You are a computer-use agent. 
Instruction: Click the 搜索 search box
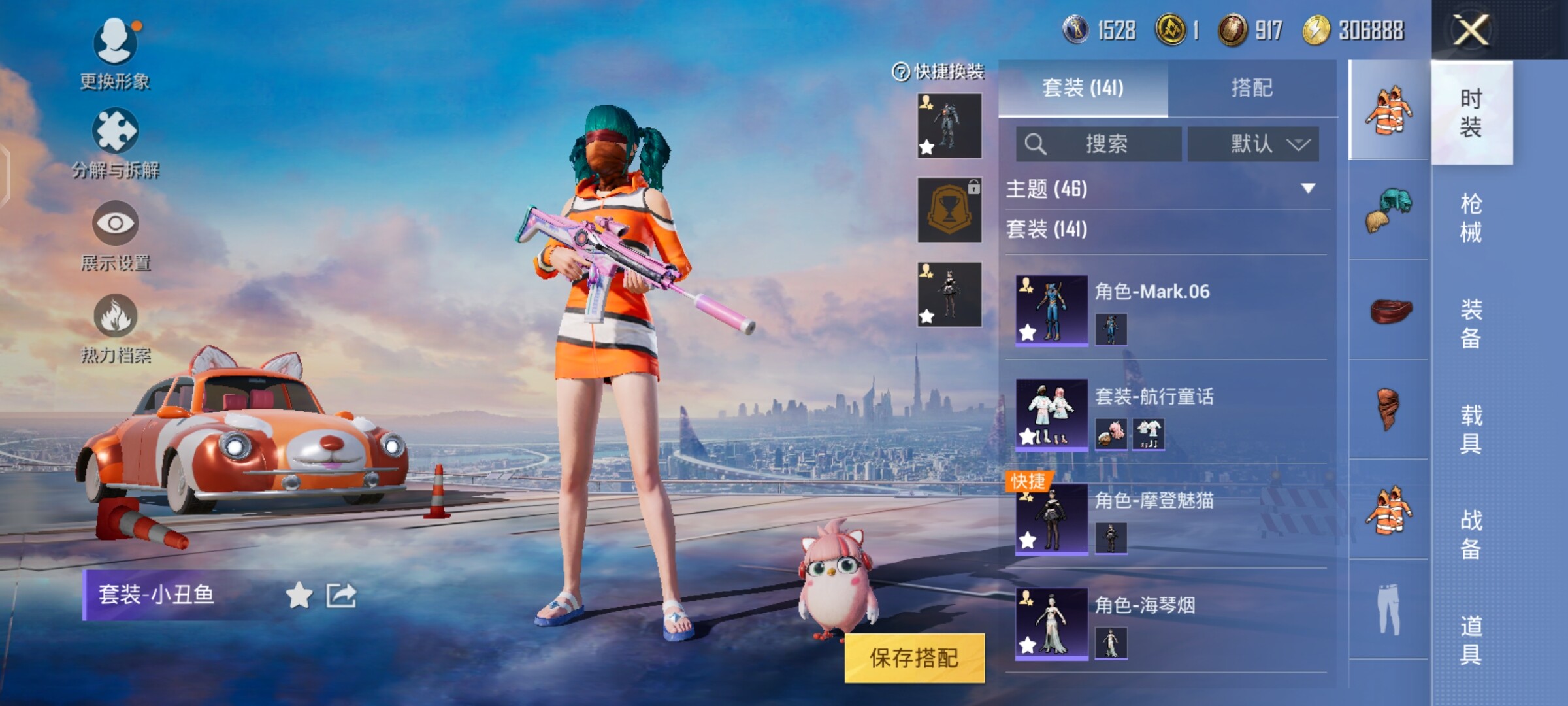[1099, 144]
